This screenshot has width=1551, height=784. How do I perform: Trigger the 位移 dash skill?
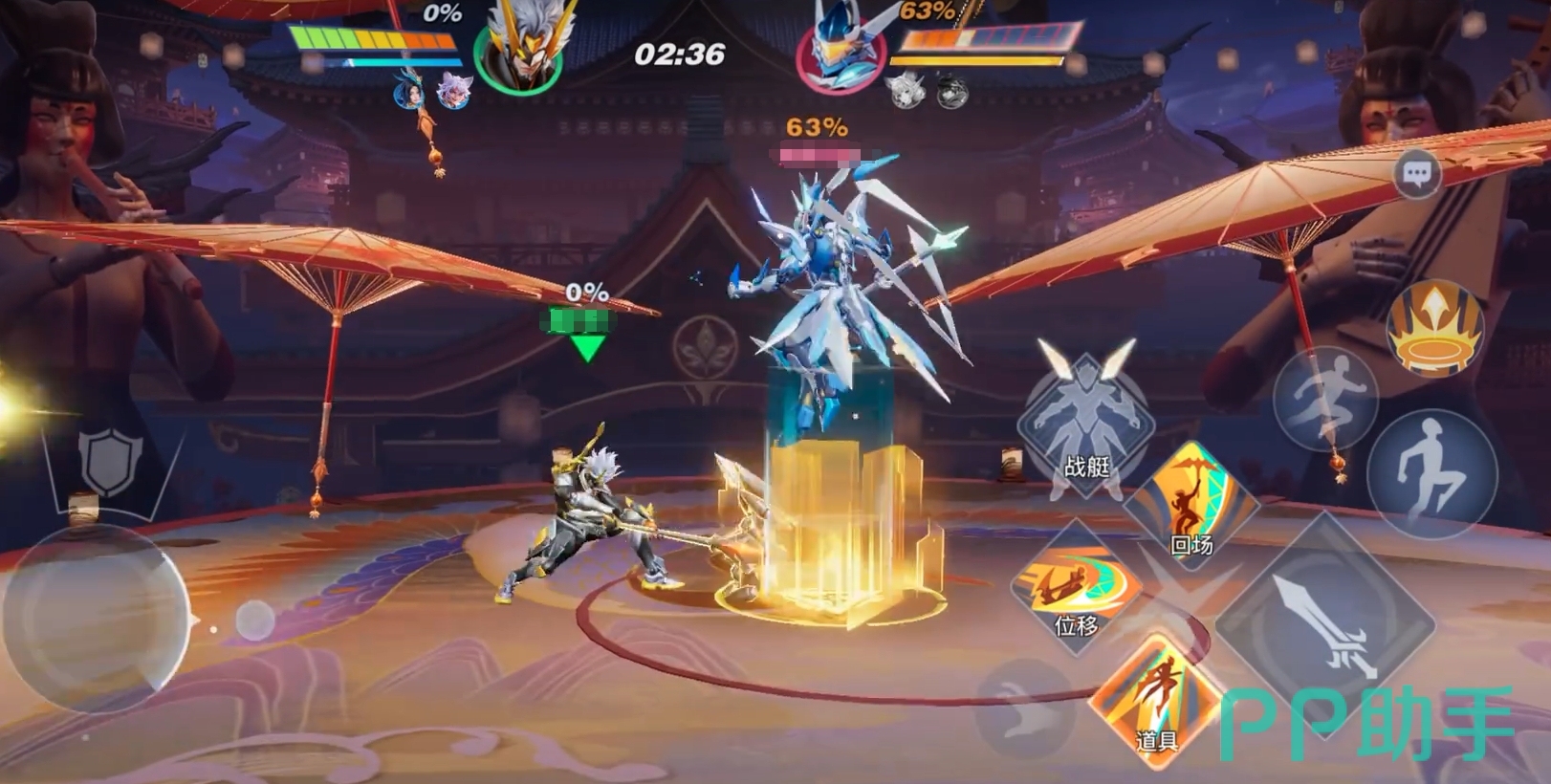click(x=1077, y=586)
